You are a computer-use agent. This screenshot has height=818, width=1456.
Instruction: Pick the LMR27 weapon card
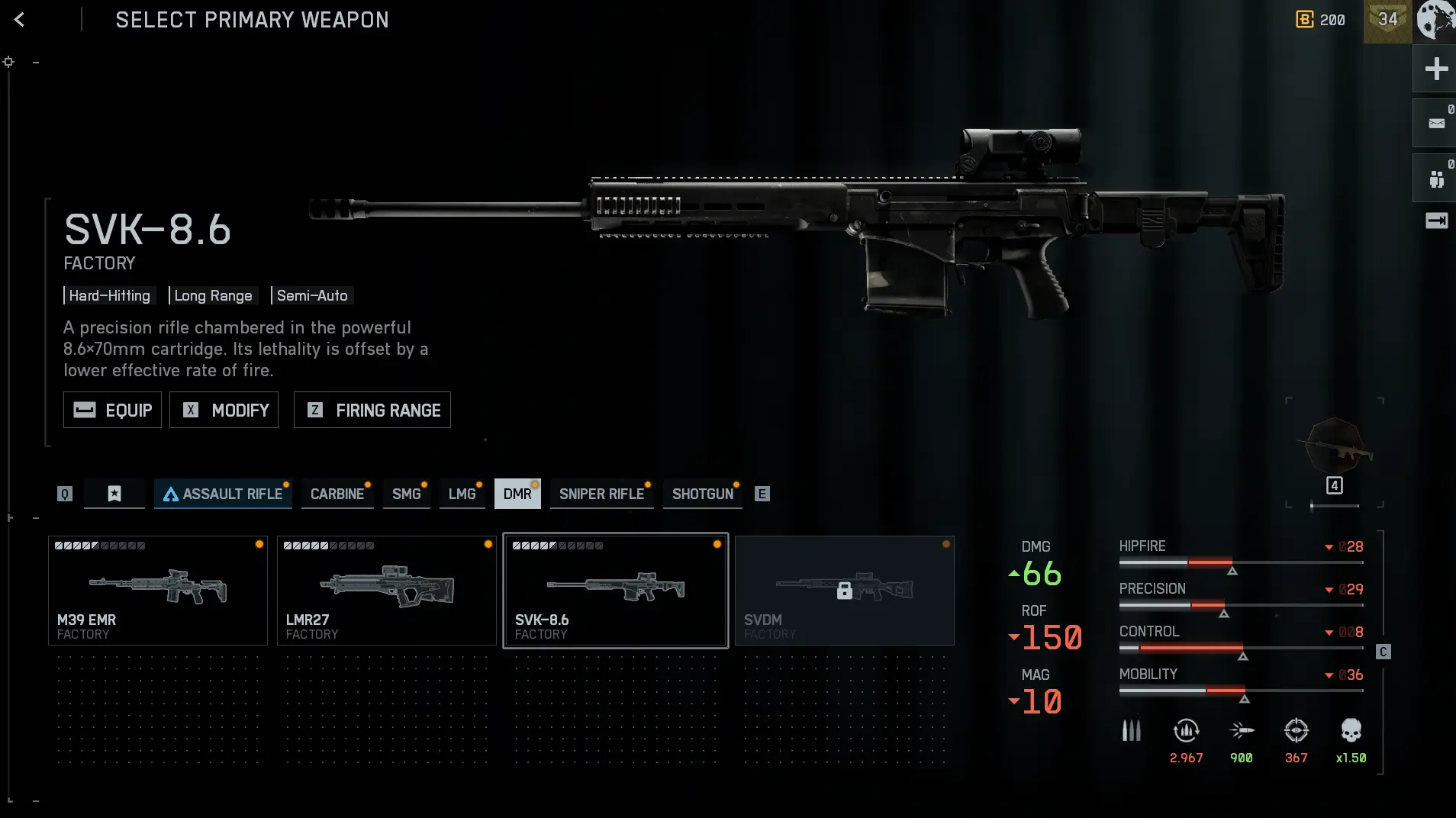point(387,590)
